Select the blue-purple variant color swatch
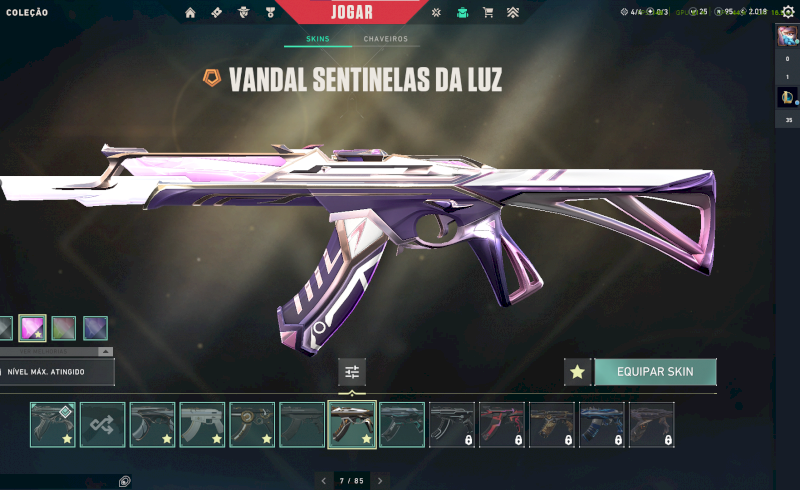The image size is (800, 490). [95, 328]
